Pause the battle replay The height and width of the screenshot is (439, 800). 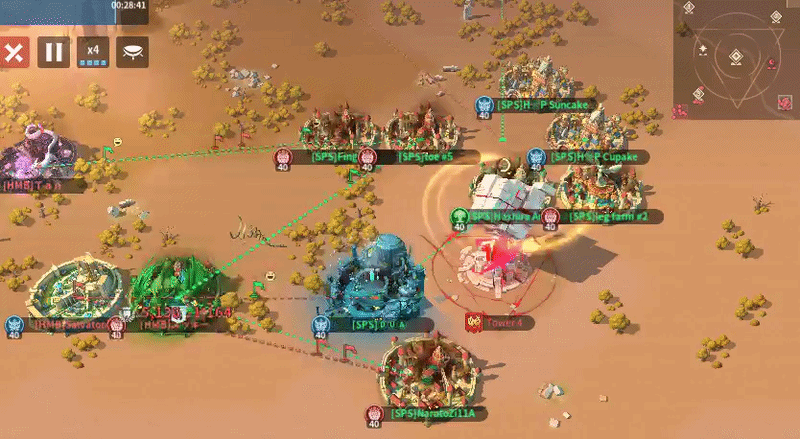[54, 52]
